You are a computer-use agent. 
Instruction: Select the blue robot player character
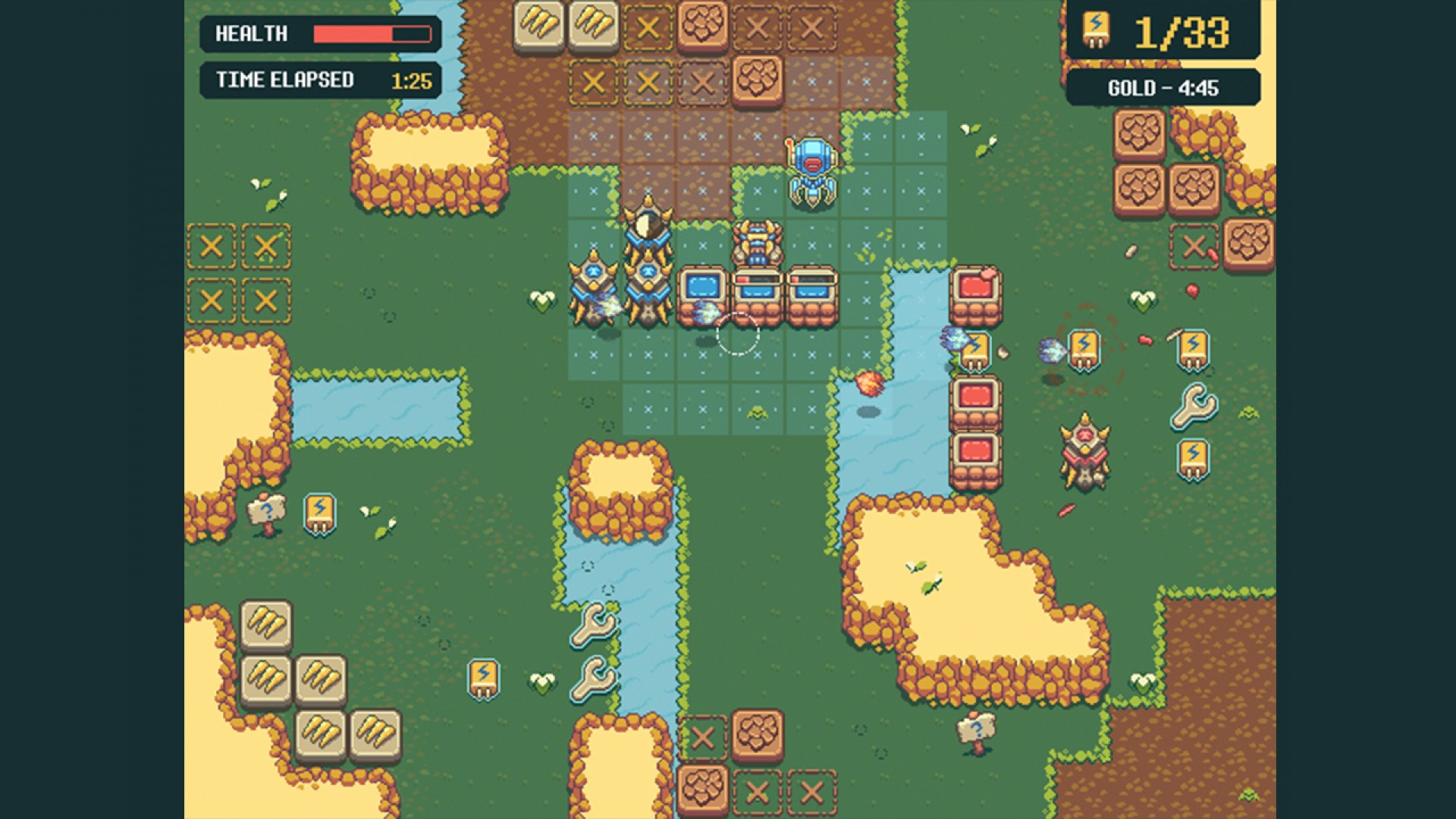[x=810, y=163]
